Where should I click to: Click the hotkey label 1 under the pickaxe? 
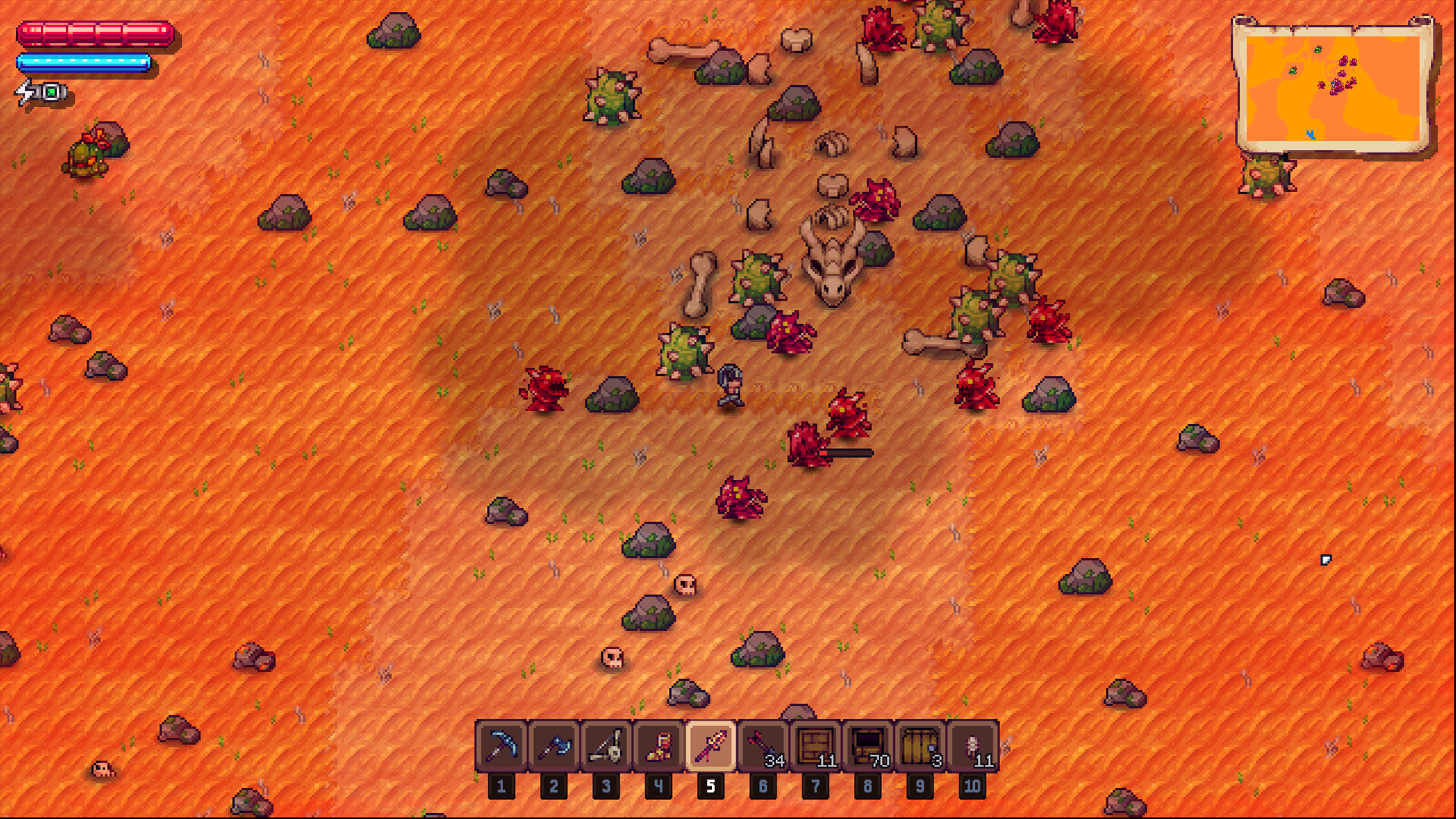500,786
